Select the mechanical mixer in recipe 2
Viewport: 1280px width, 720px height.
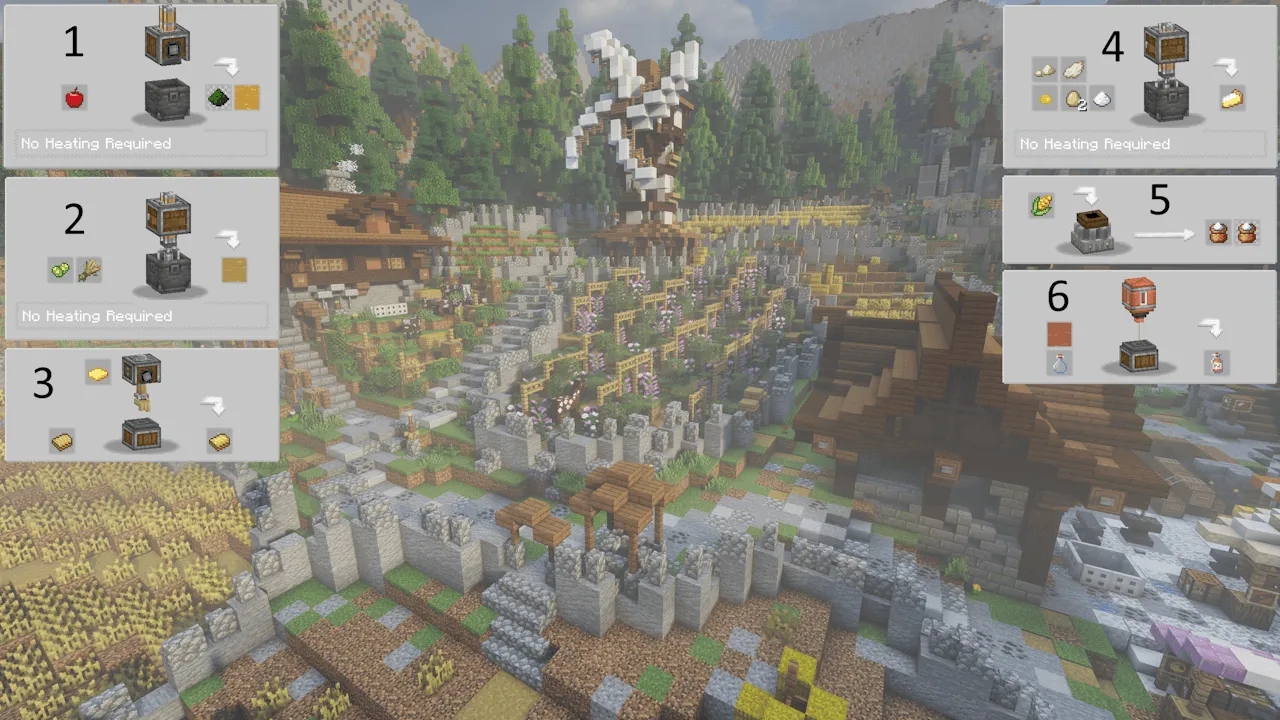click(x=168, y=215)
